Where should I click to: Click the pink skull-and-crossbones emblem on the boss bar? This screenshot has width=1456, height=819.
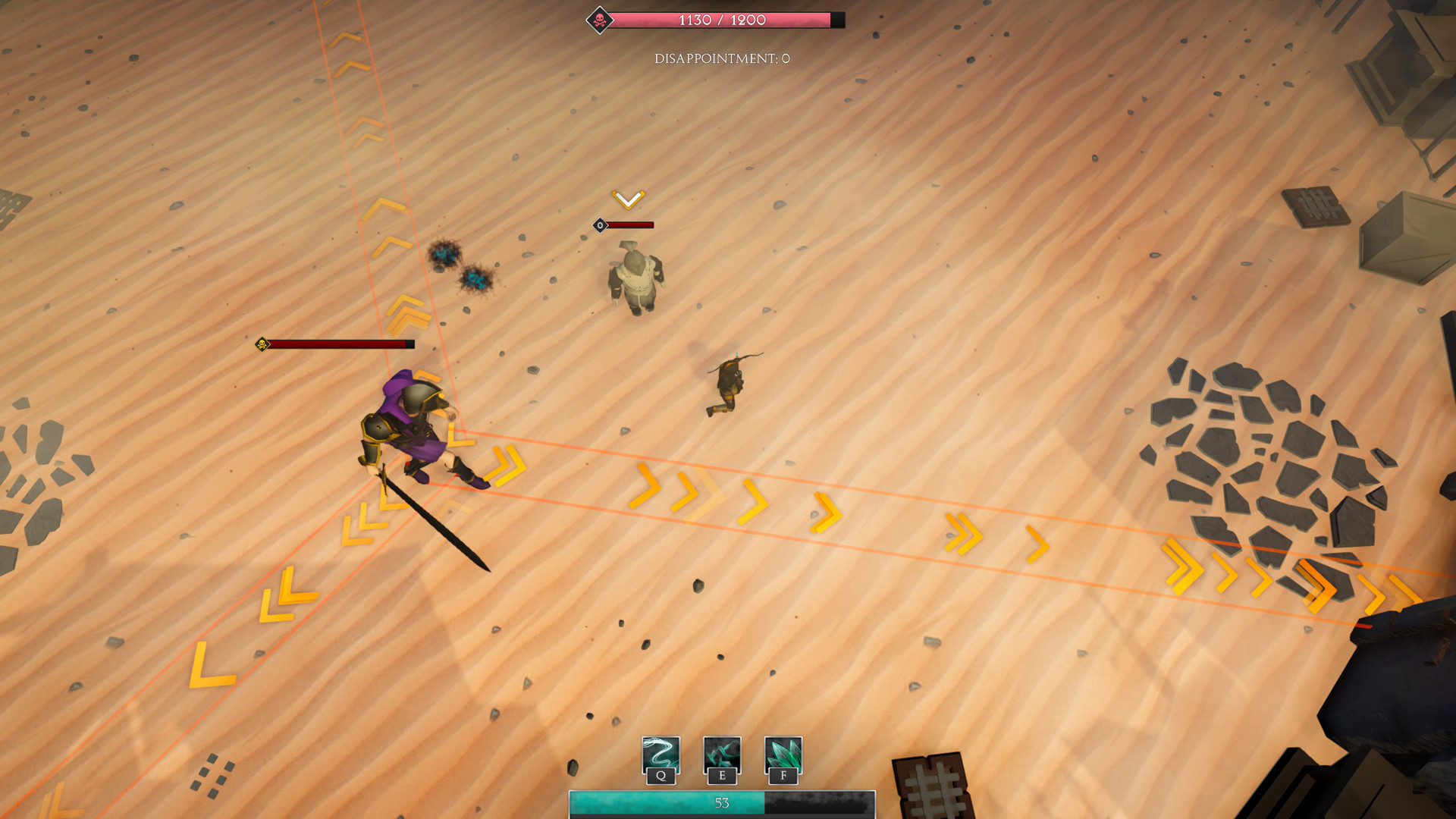[x=598, y=18]
